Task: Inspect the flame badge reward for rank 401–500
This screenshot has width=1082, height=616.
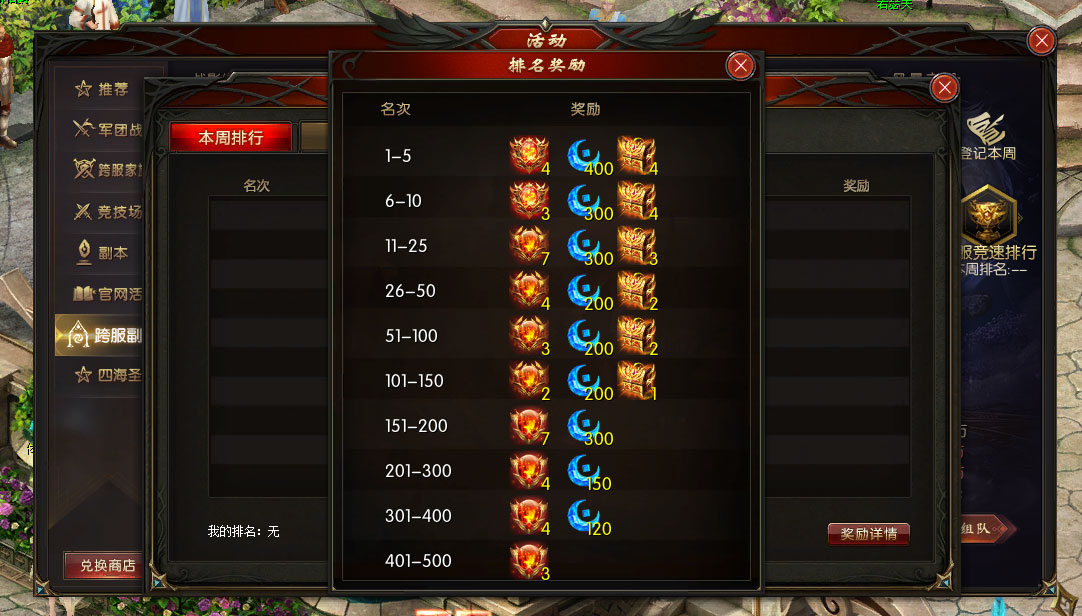Action: [x=528, y=560]
